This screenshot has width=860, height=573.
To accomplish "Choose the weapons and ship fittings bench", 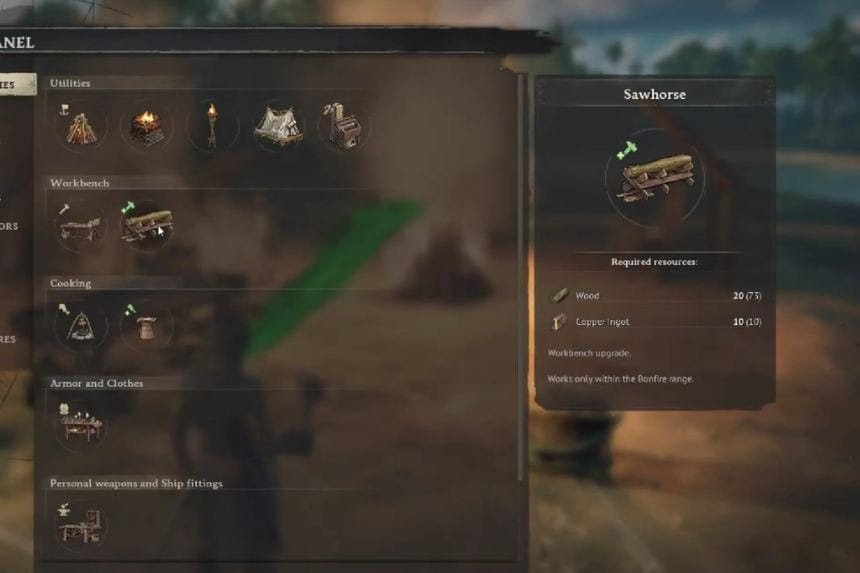I will point(81,523).
